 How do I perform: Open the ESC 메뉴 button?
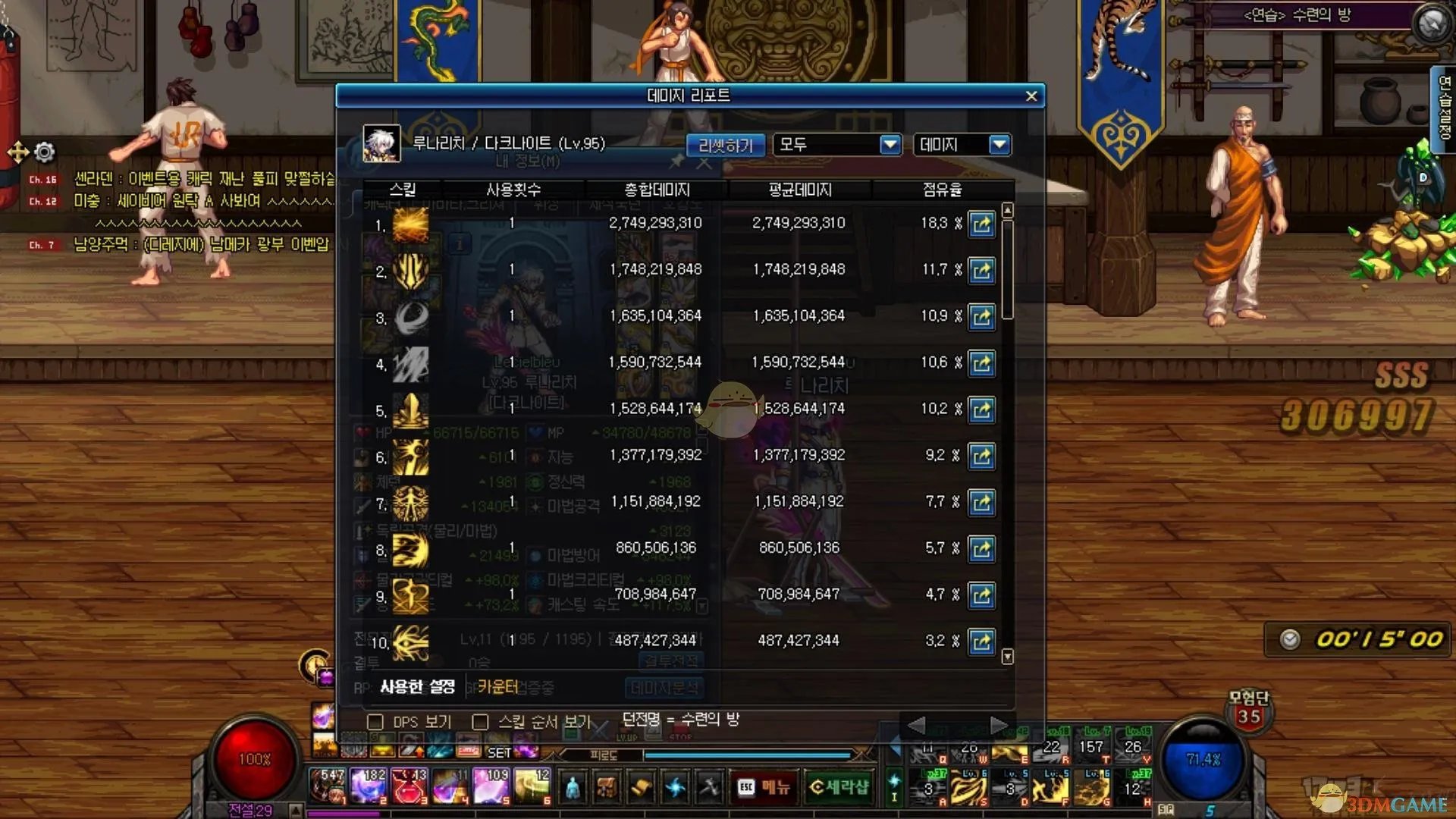[764, 788]
